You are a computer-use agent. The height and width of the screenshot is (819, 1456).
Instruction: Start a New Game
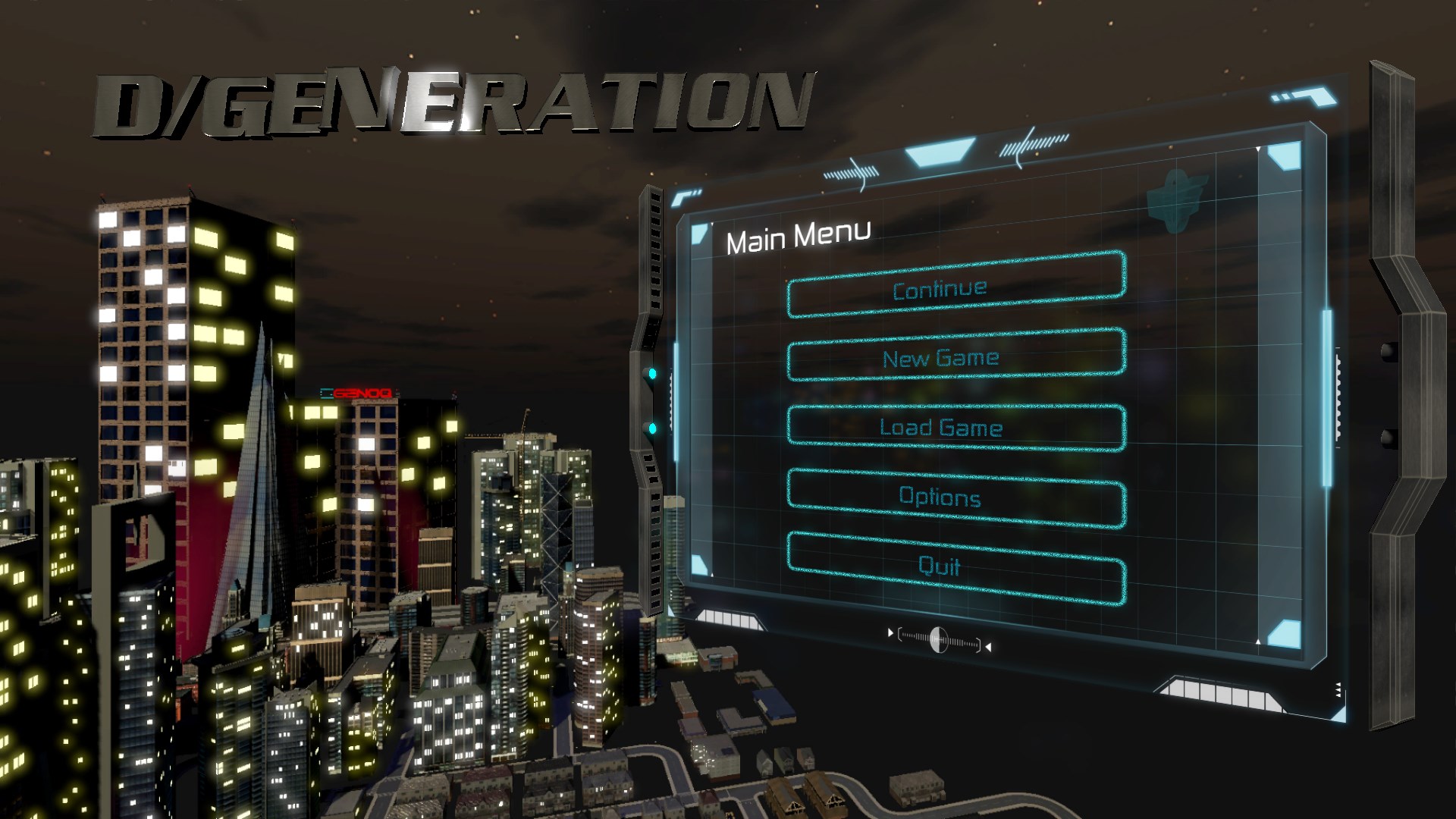click(941, 358)
